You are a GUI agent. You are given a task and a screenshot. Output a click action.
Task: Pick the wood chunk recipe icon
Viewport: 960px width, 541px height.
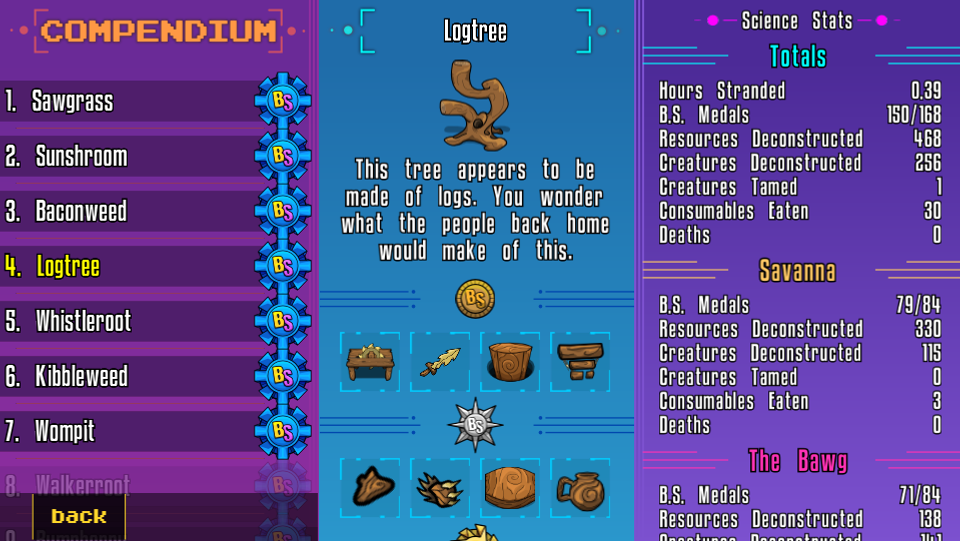tap(370, 487)
